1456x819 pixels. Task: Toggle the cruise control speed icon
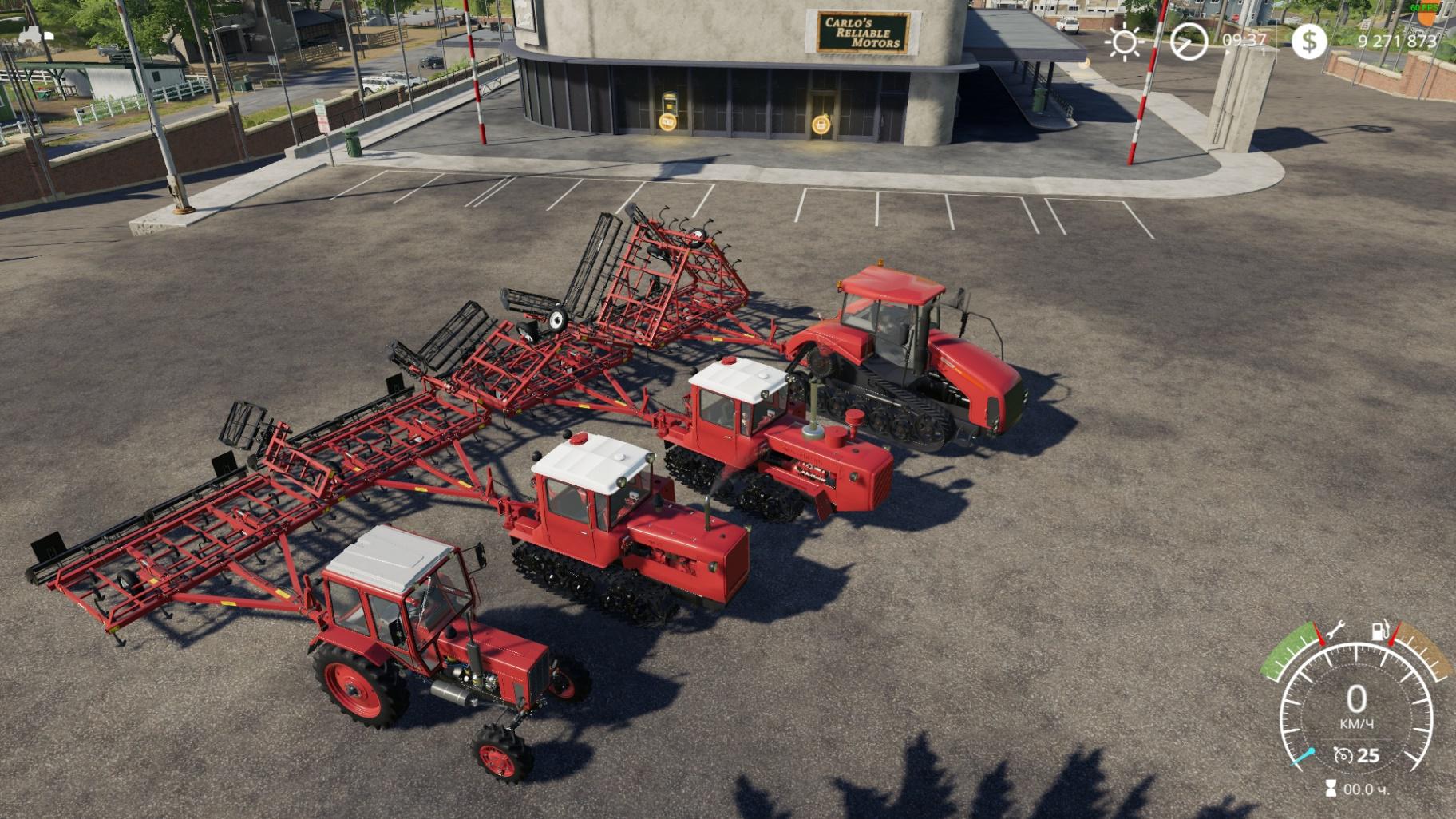click(1343, 754)
